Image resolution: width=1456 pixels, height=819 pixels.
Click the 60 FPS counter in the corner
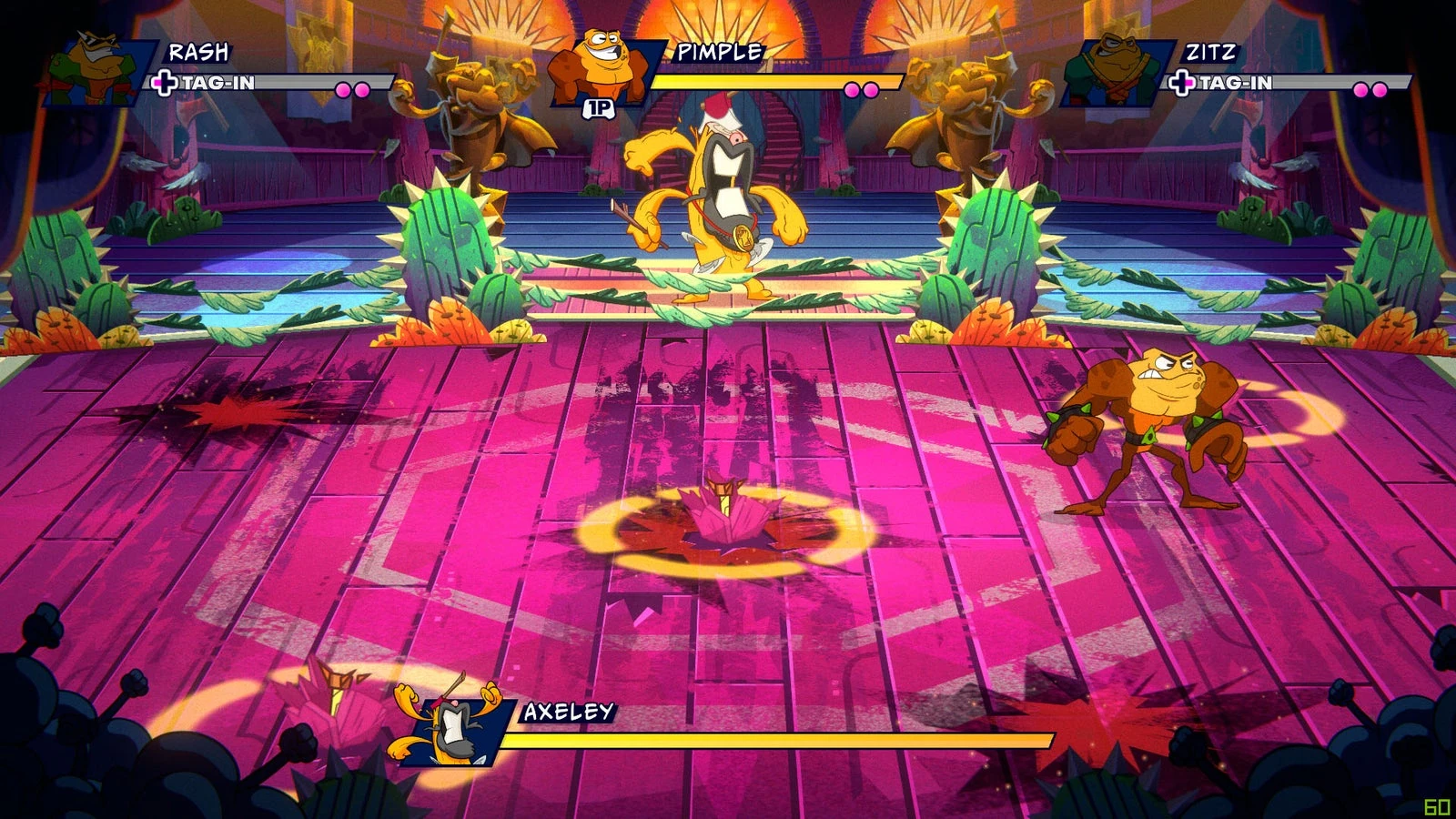[x=1436, y=804]
